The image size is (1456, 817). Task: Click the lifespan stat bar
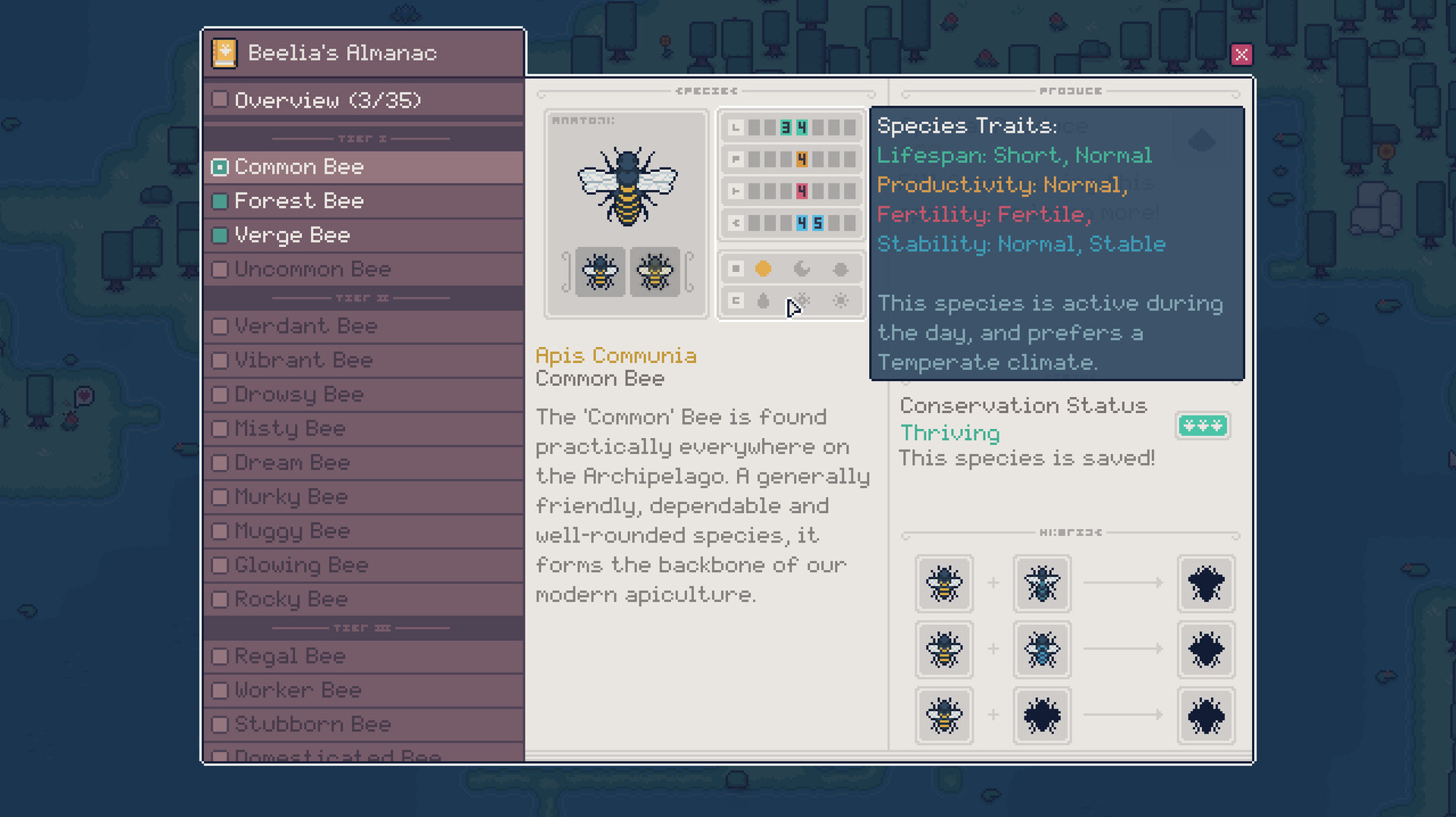(791, 127)
